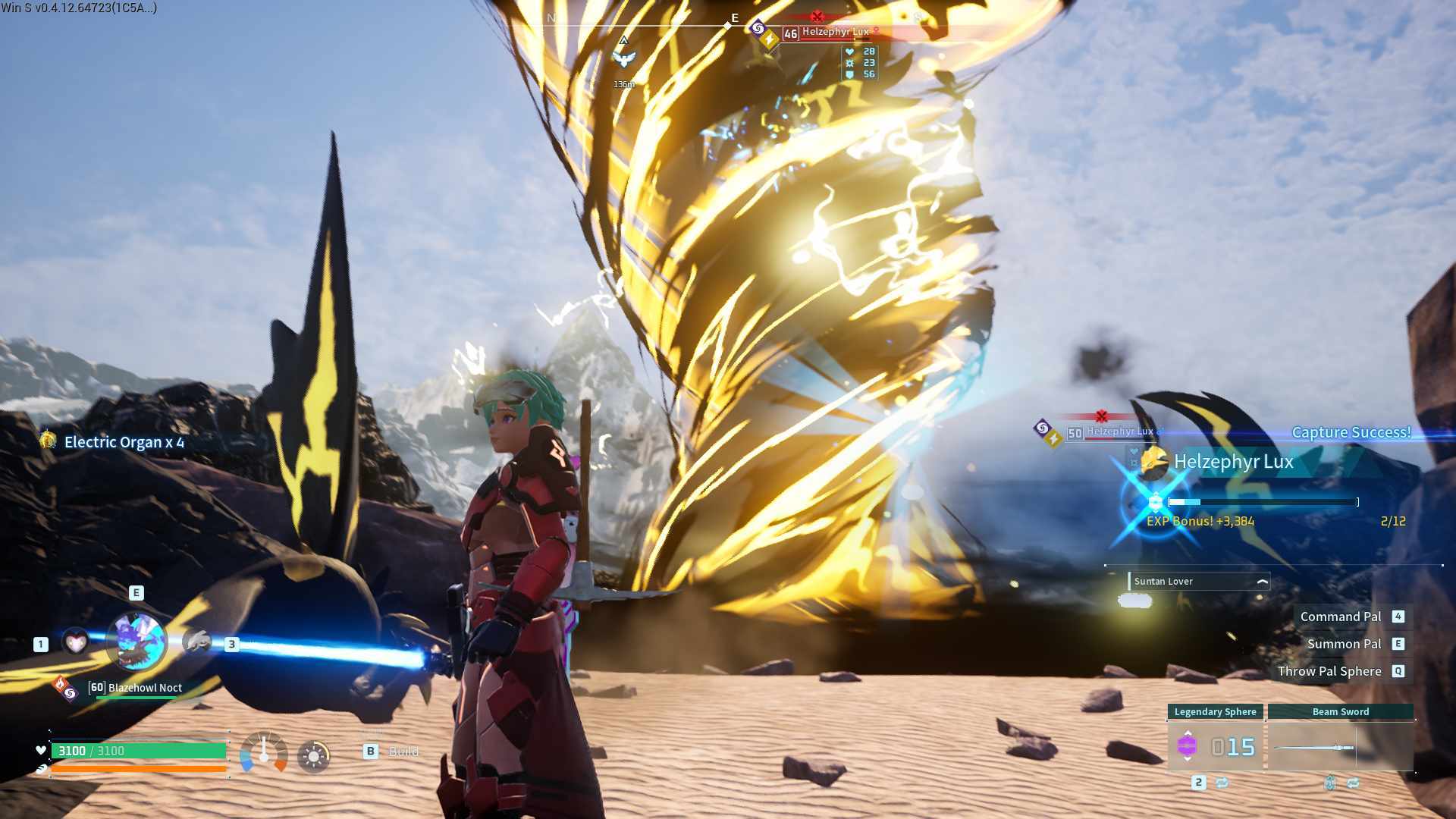This screenshot has height=819, width=1456.
Task: Open the Build menu label
Action: tap(403, 752)
